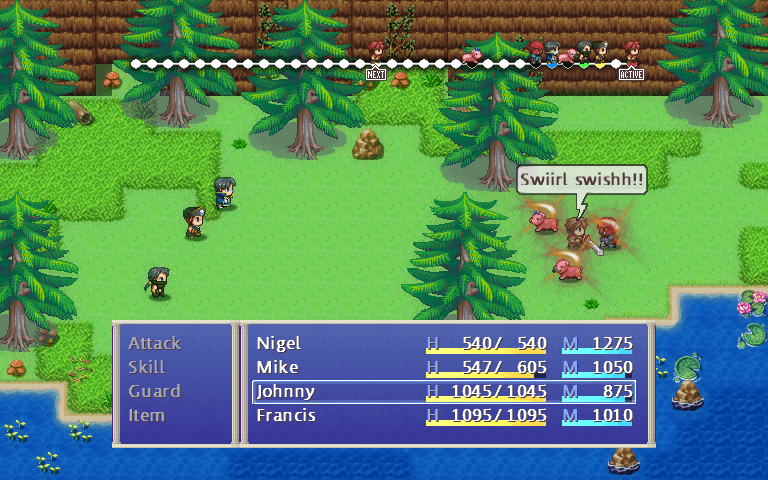
Task: Open the Skill command list
Action: pos(146,367)
